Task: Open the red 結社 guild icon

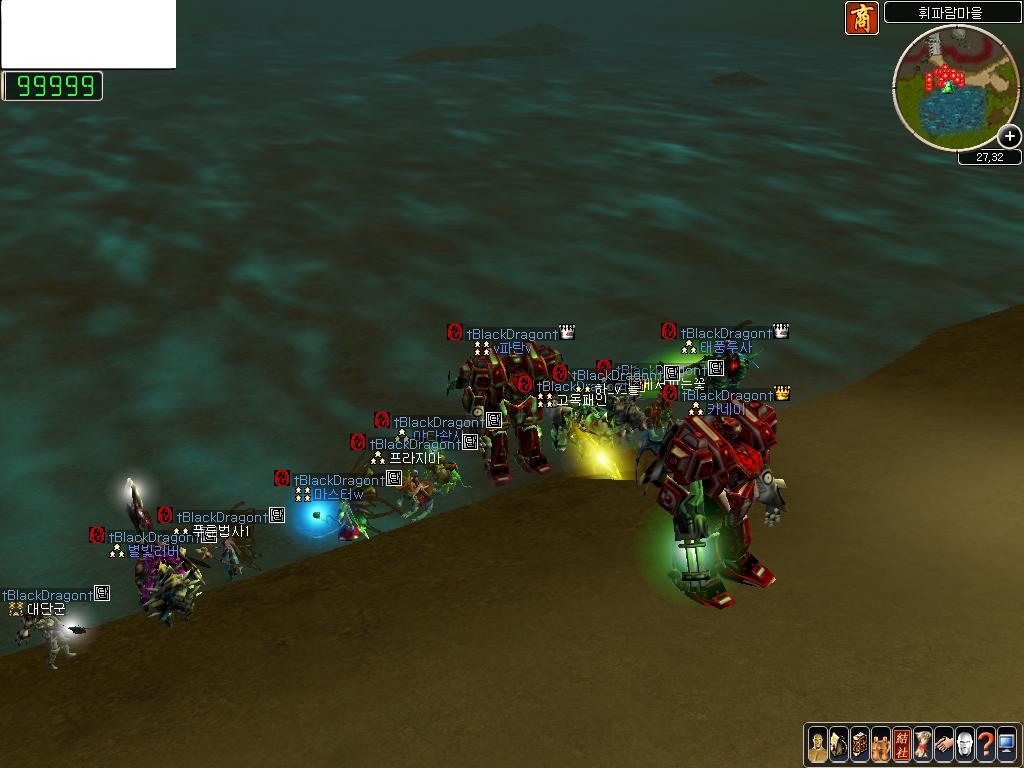Action: (x=902, y=745)
